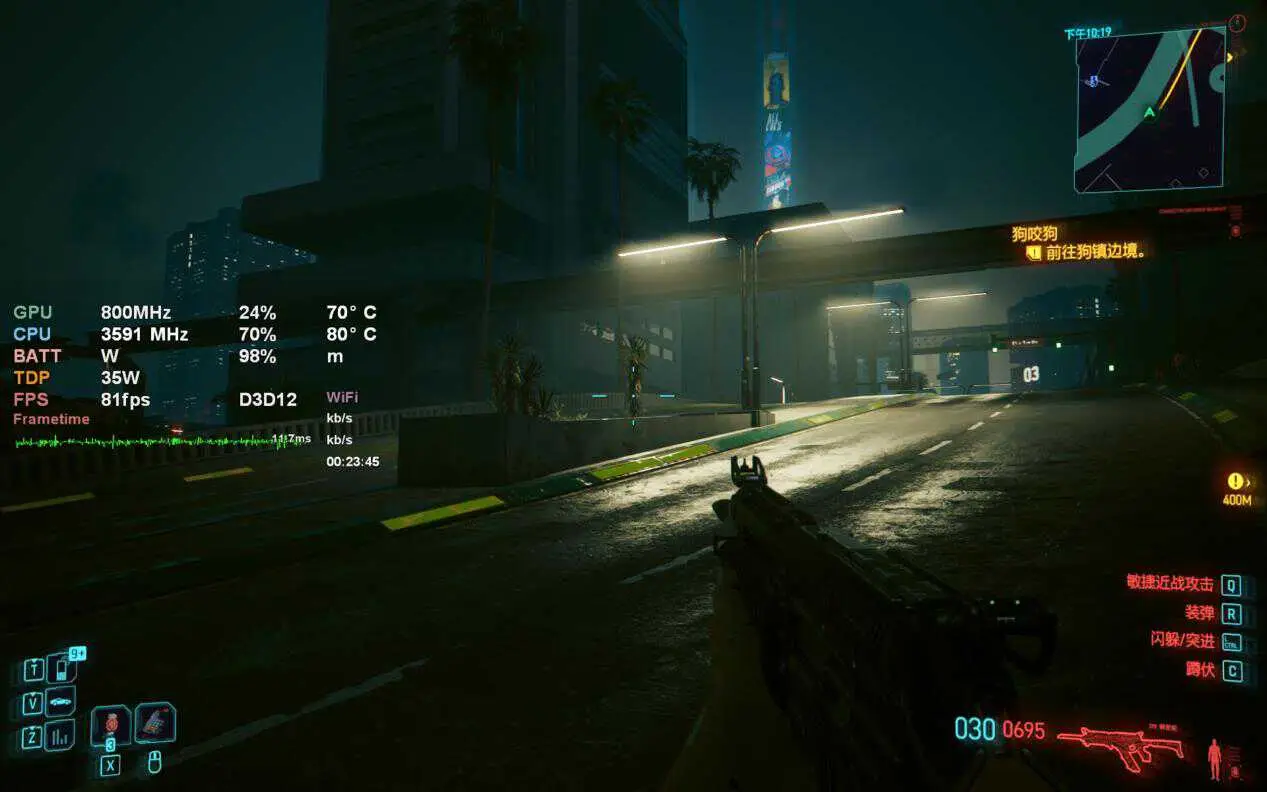This screenshot has width=1267, height=792.
Task: Use the red healing inhaler item slot
Action: (x=110, y=724)
